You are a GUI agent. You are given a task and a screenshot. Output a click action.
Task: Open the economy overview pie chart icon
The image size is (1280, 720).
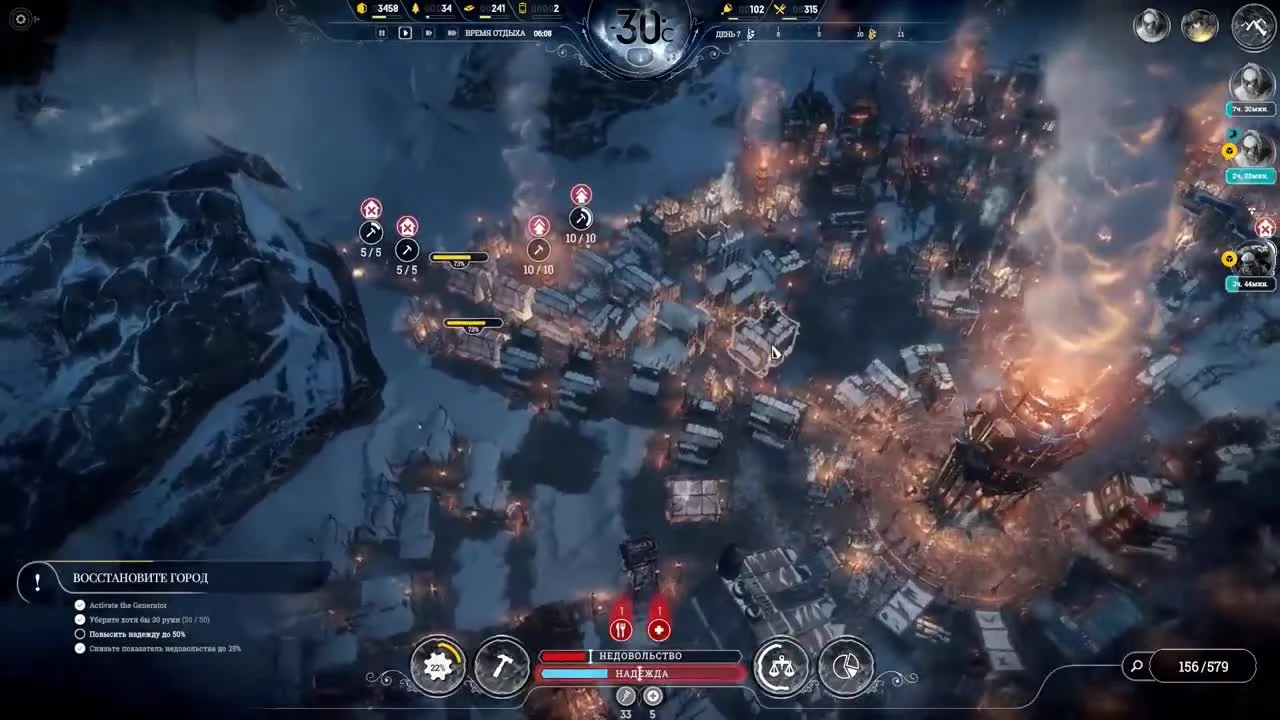click(846, 666)
